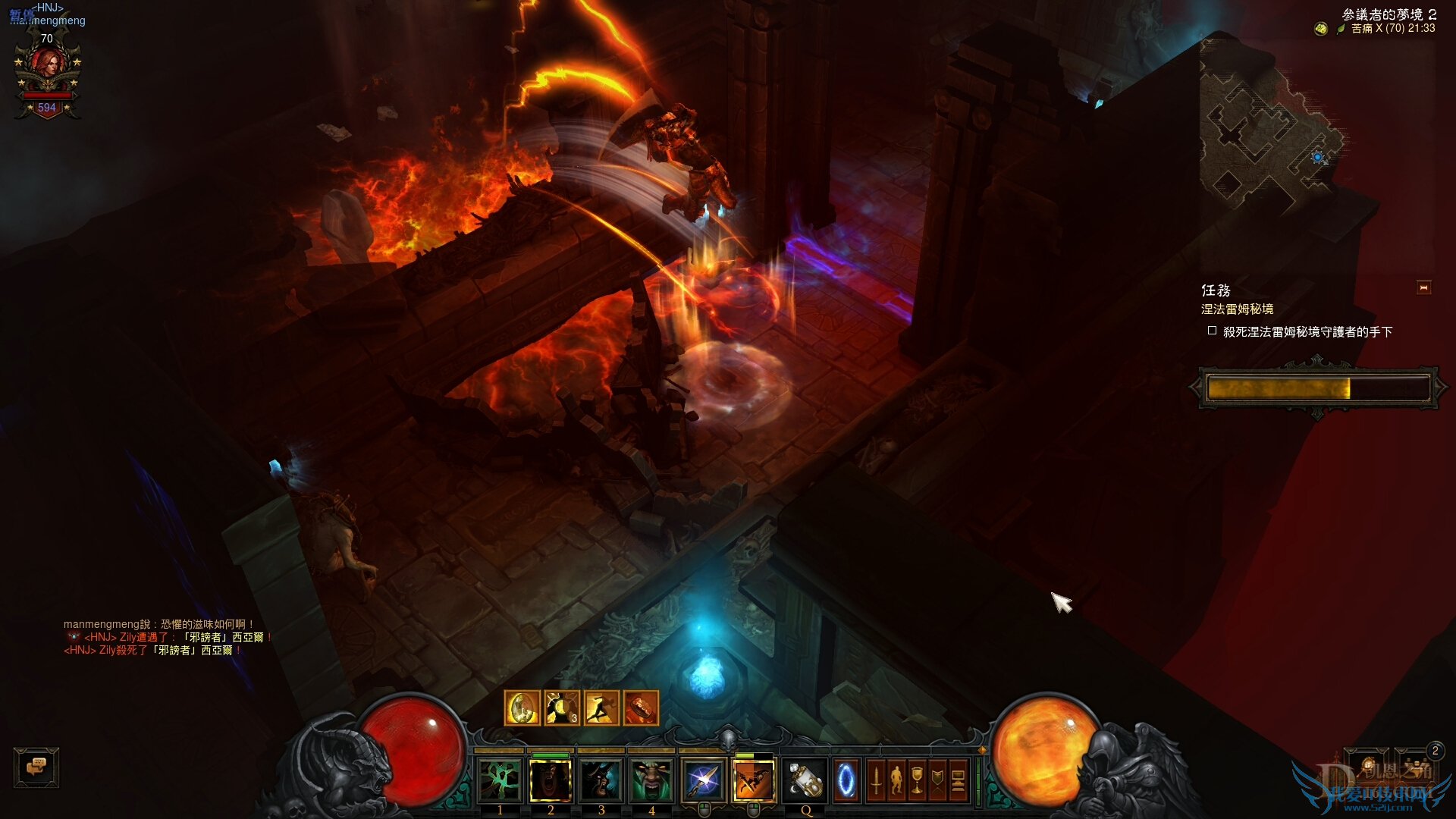Open the skills menu with the sword icon

[x=876, y=780]
